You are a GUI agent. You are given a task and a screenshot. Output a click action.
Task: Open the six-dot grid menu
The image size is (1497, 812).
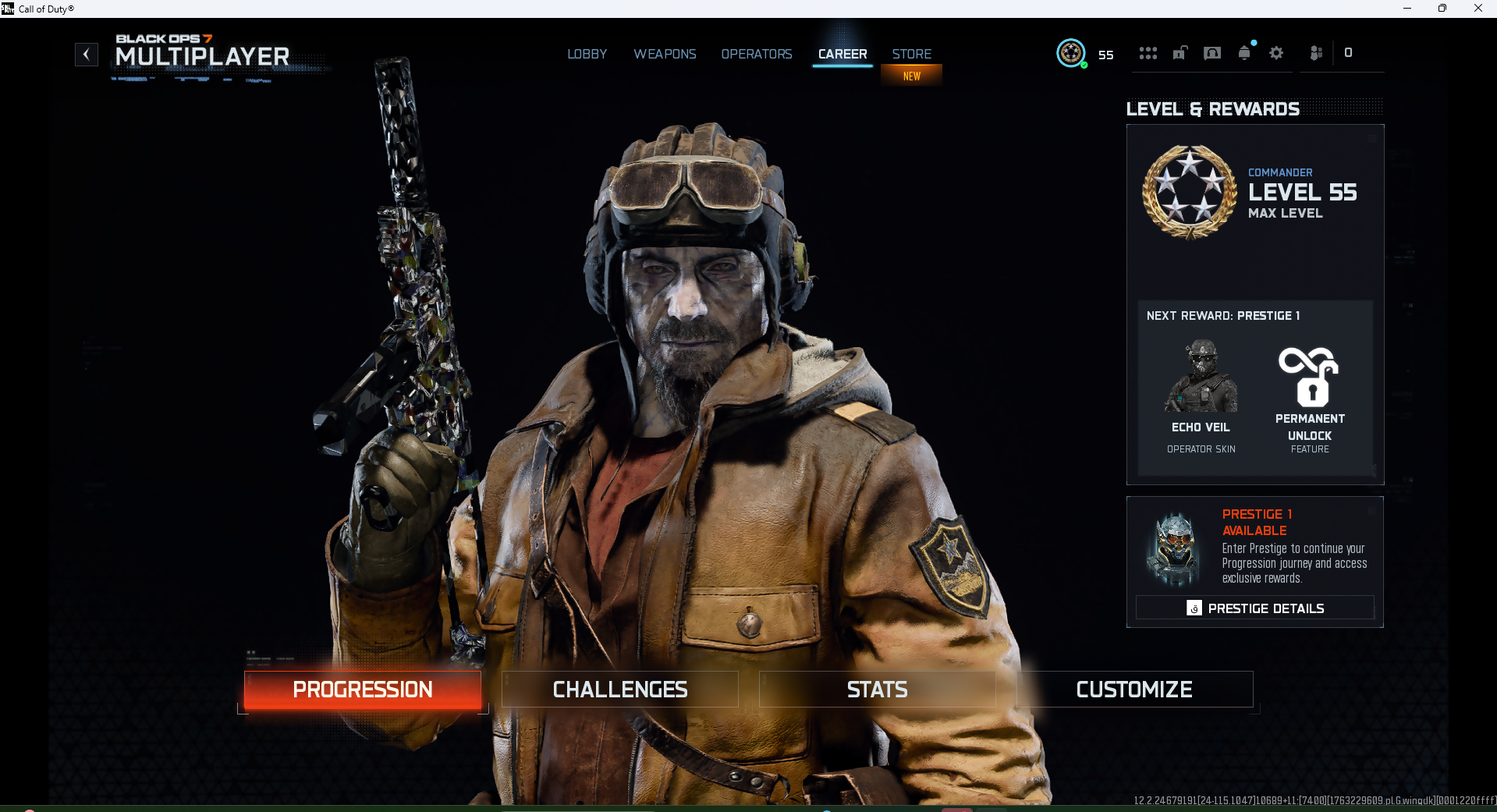coord(1148,54)
